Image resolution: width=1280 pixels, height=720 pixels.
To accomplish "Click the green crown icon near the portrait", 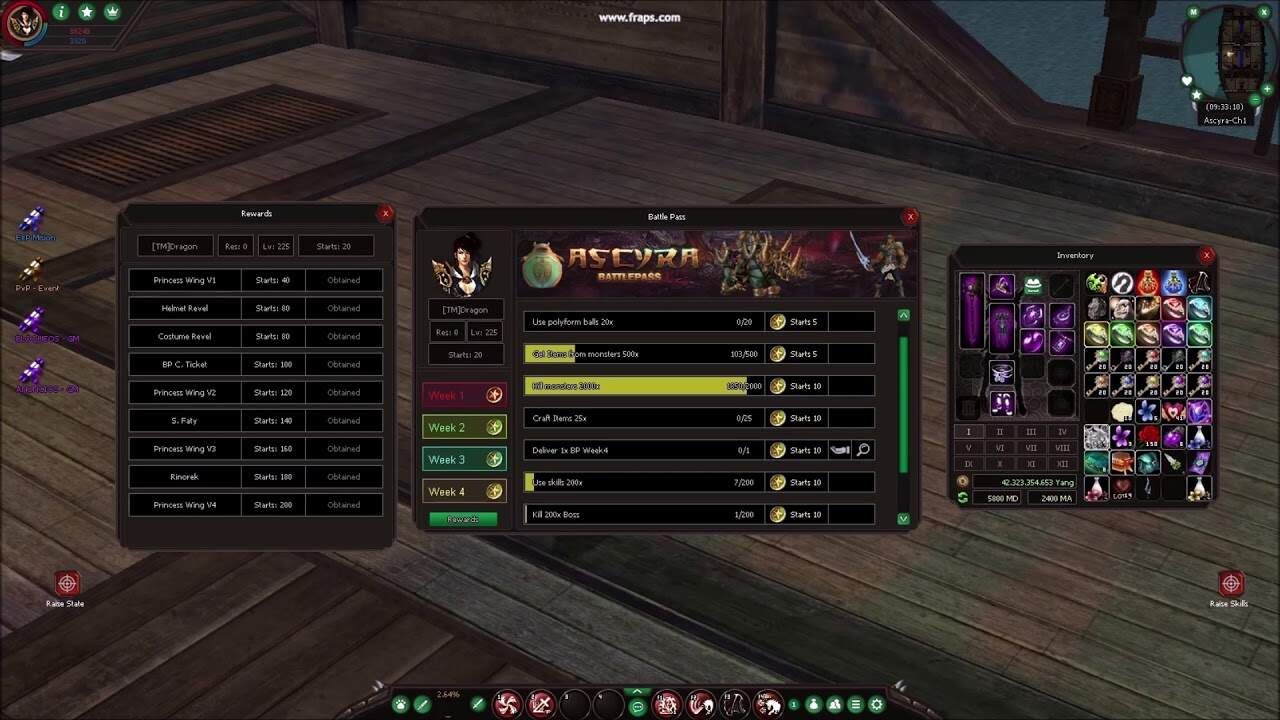I will tap(112, 12).
